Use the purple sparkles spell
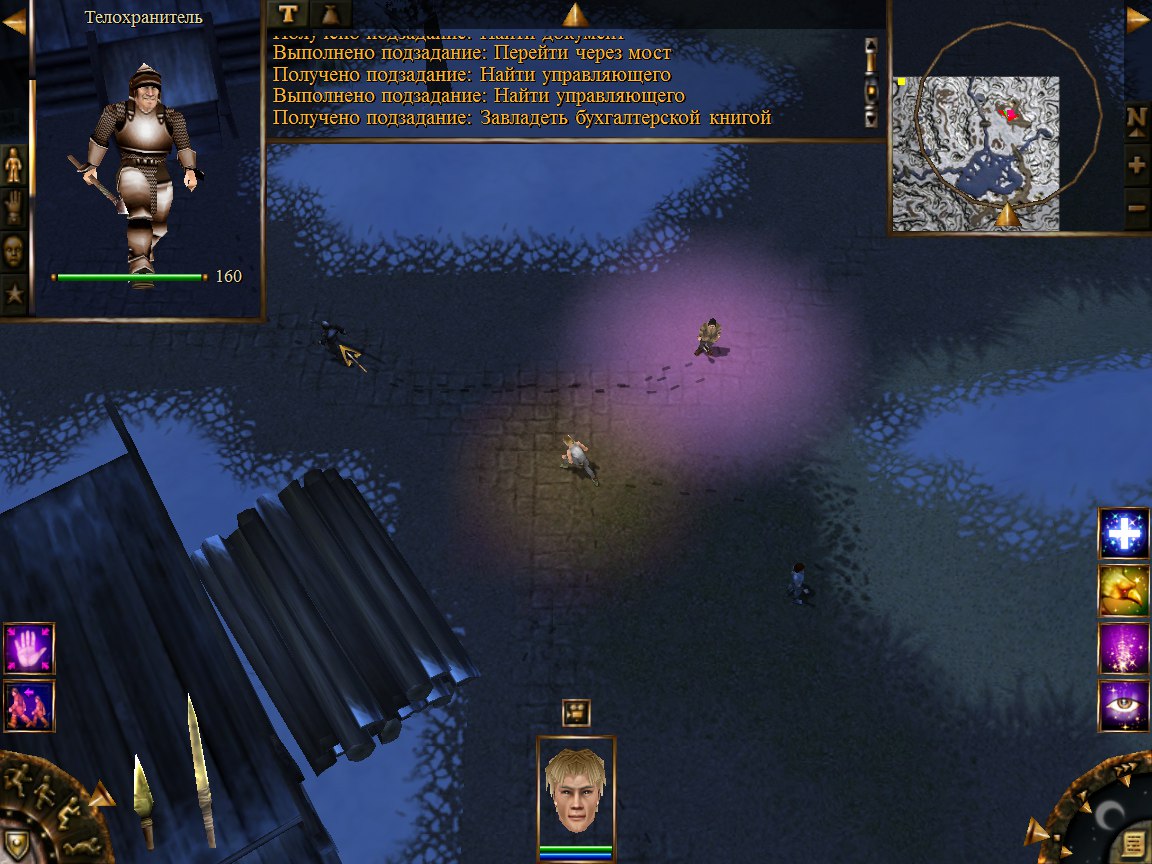This screenshot has width=1152, height=864. coord(1124,648)
